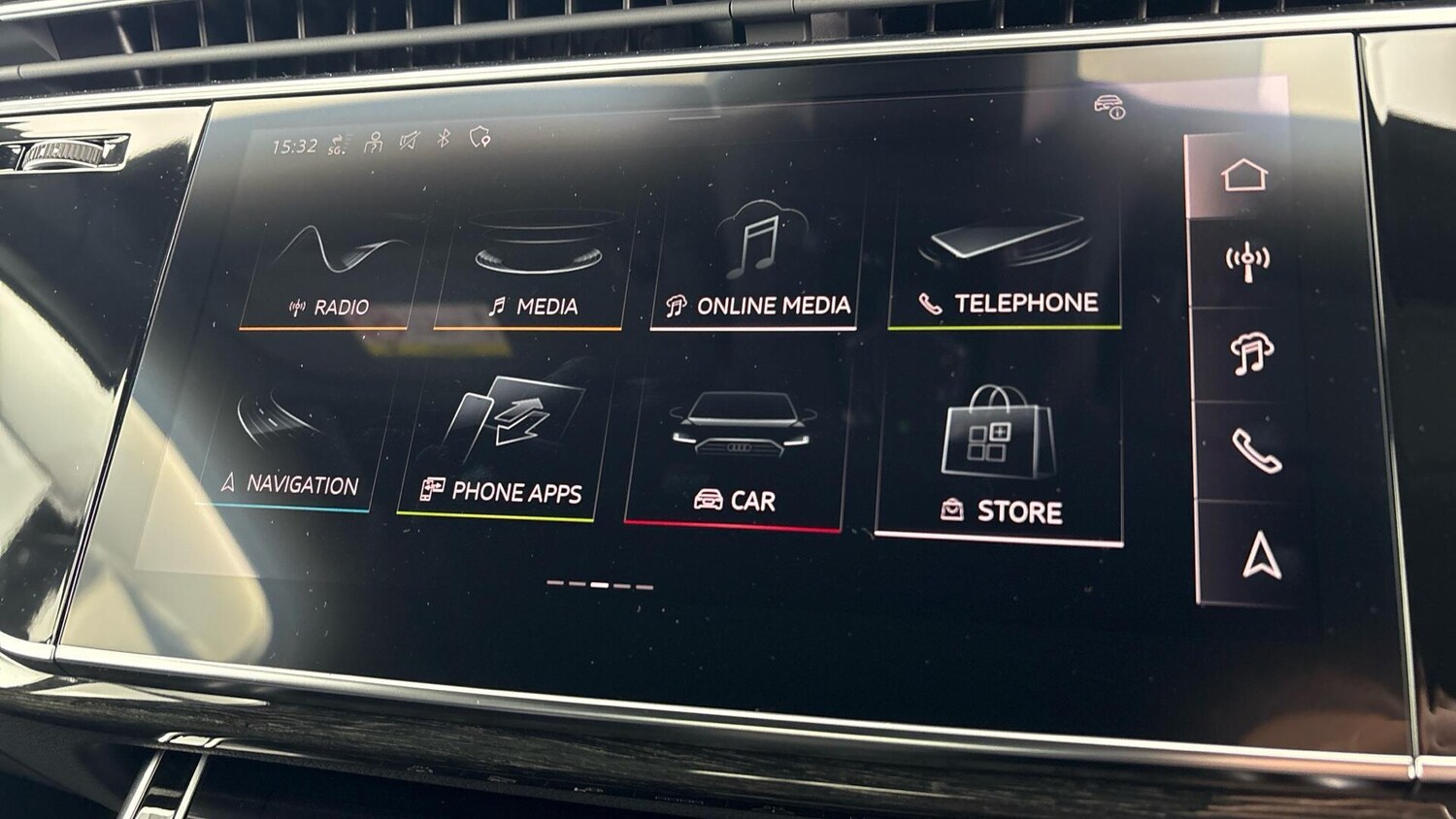Tap the vehicle information icon at top right
1456x819 pixels.
1109,110
